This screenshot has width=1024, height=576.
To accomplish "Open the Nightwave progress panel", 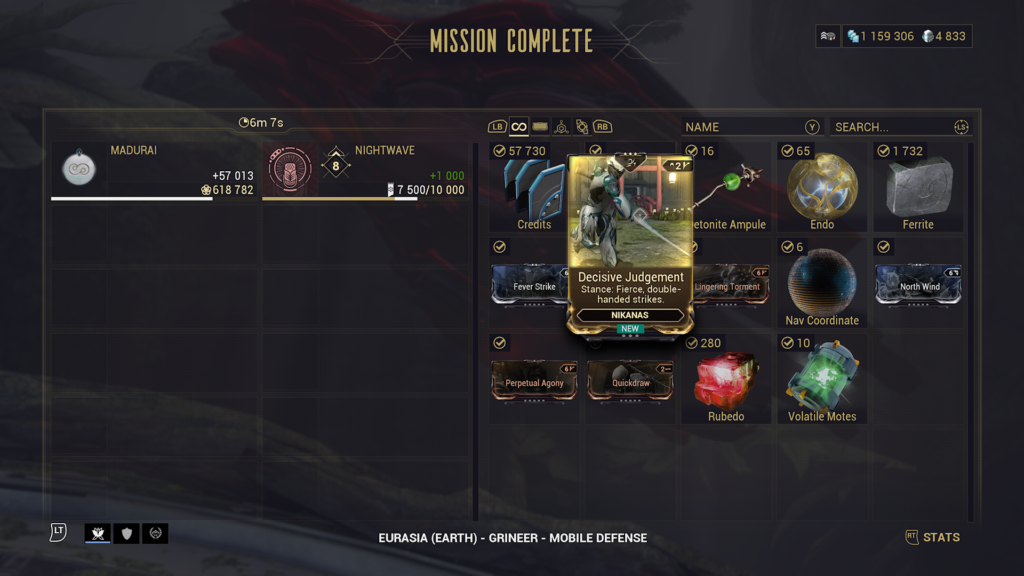I will (x=366, y=170).
